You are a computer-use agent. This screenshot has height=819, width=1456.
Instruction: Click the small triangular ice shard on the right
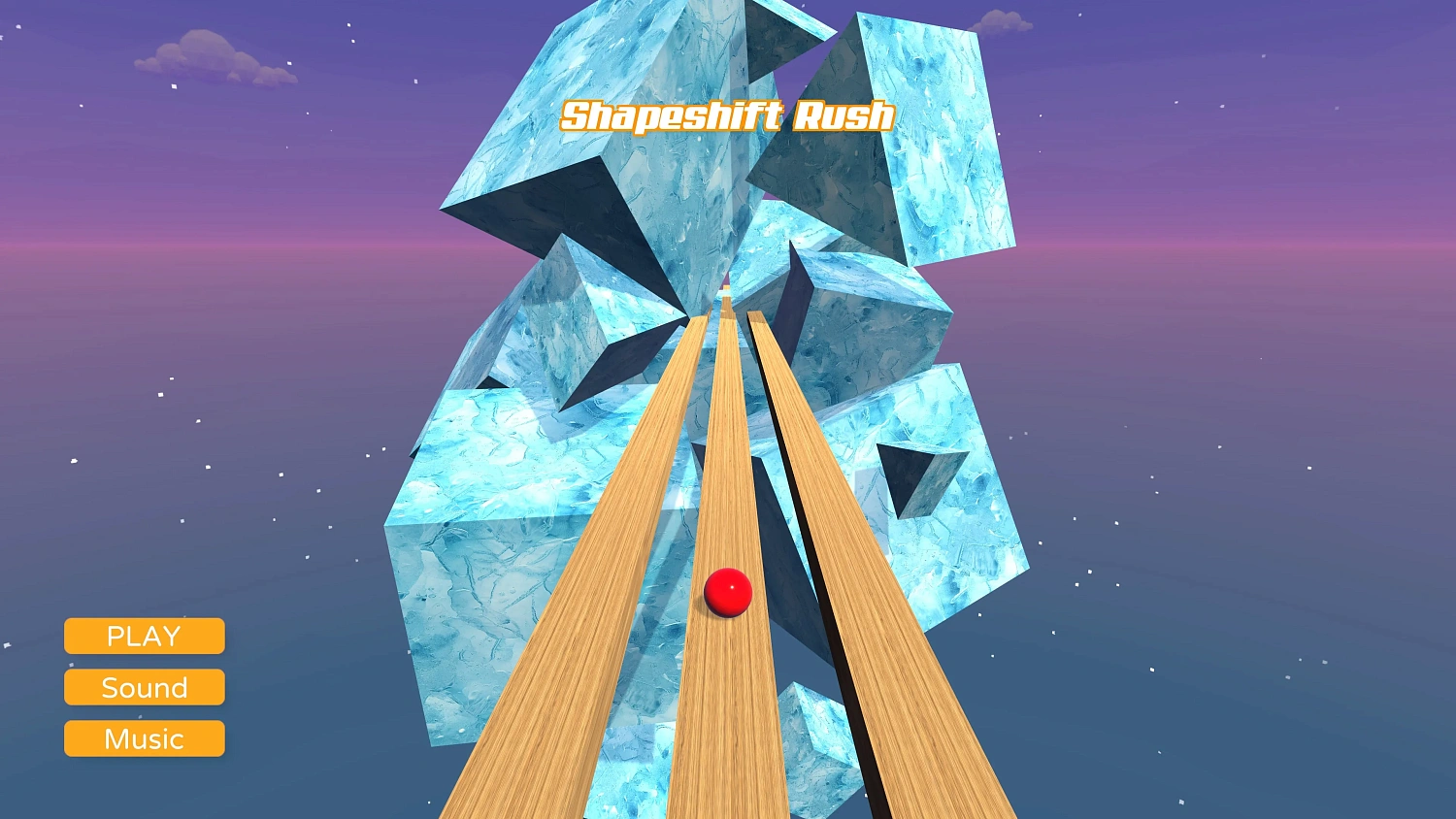[x=917, y=475]
